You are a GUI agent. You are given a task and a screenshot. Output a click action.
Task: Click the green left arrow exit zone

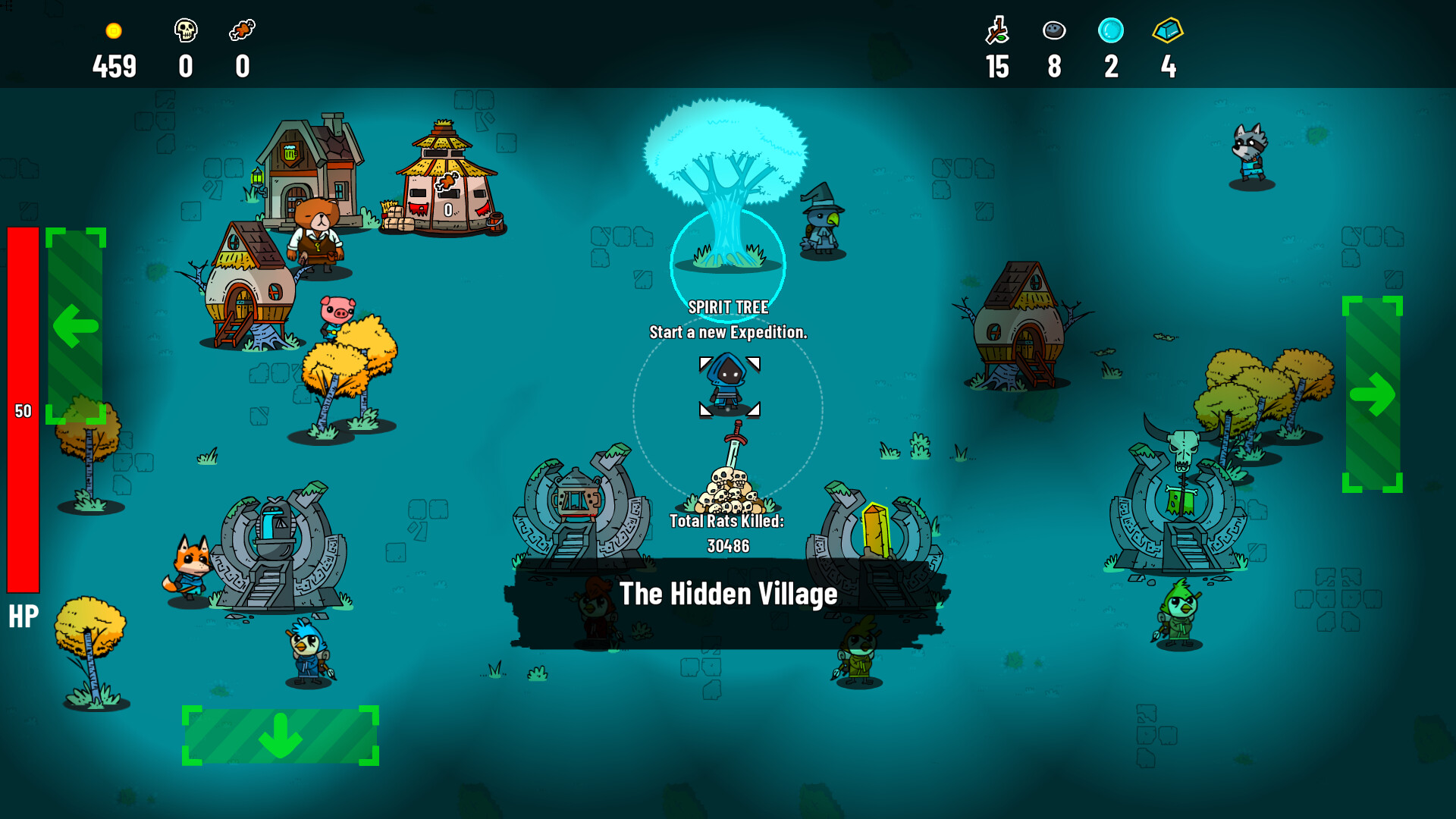tap(76, 326)
